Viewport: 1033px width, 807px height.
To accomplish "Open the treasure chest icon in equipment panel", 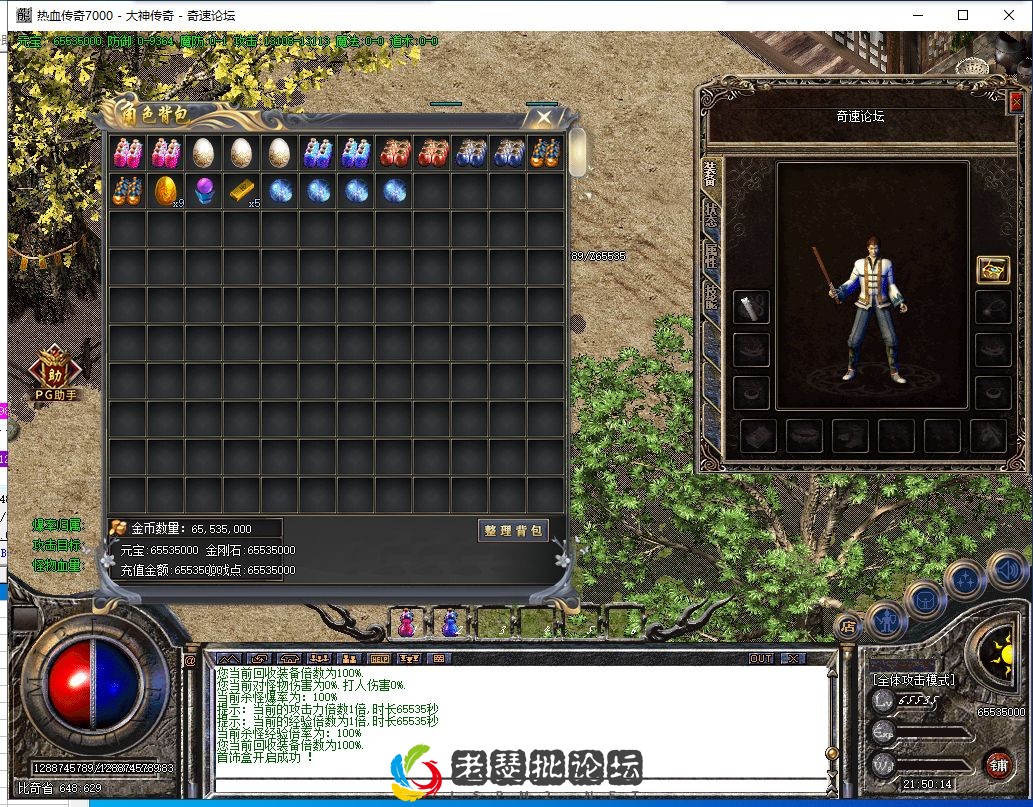I will (x=992, y=270).
